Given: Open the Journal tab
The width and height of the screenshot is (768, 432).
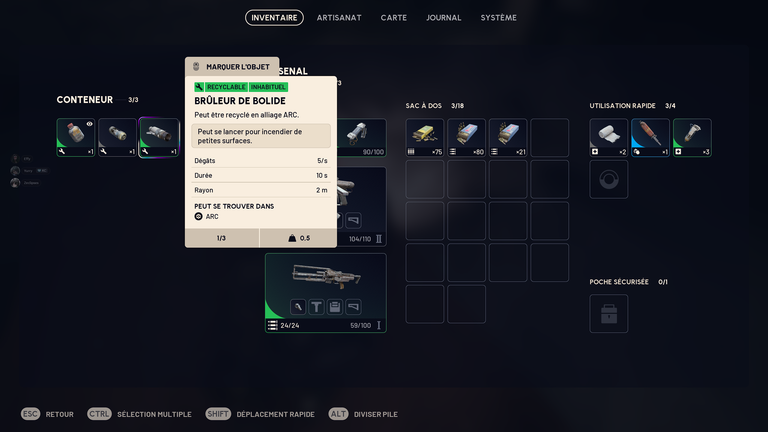Looking at the screenshot, I should pos(443,18).
